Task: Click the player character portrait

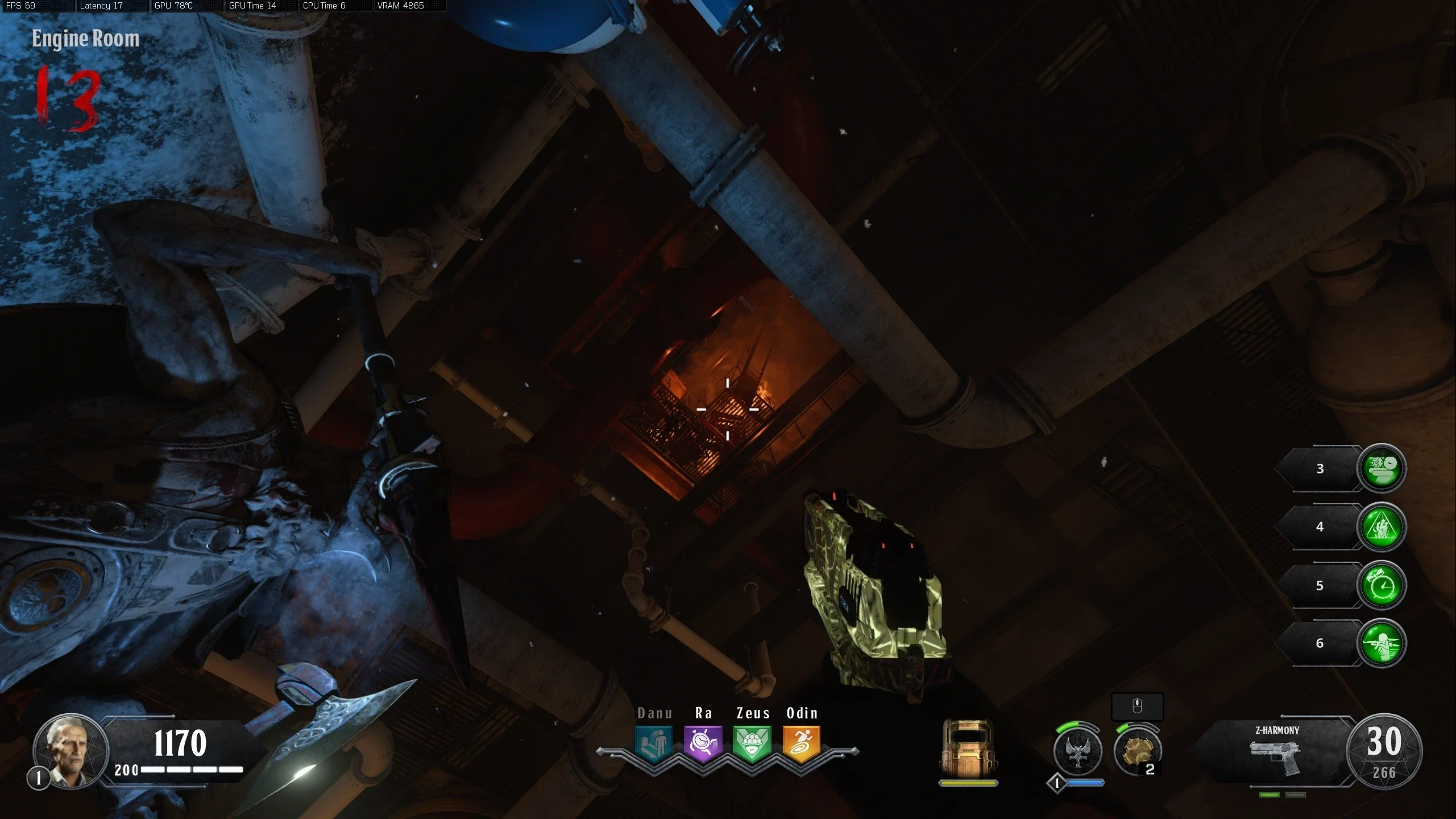Action: coord(70,750)
